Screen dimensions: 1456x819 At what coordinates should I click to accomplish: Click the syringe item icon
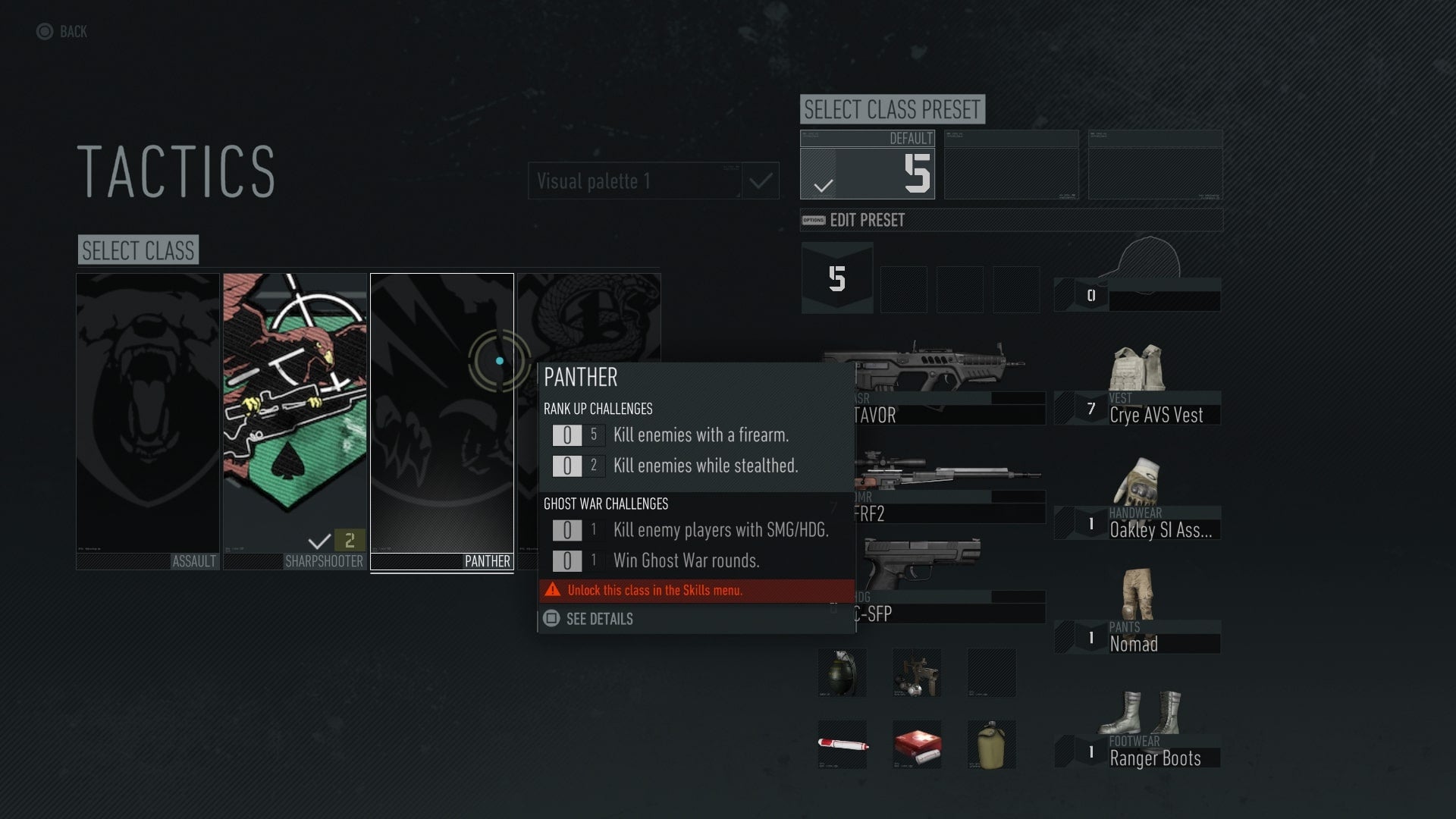coord(841,744)
